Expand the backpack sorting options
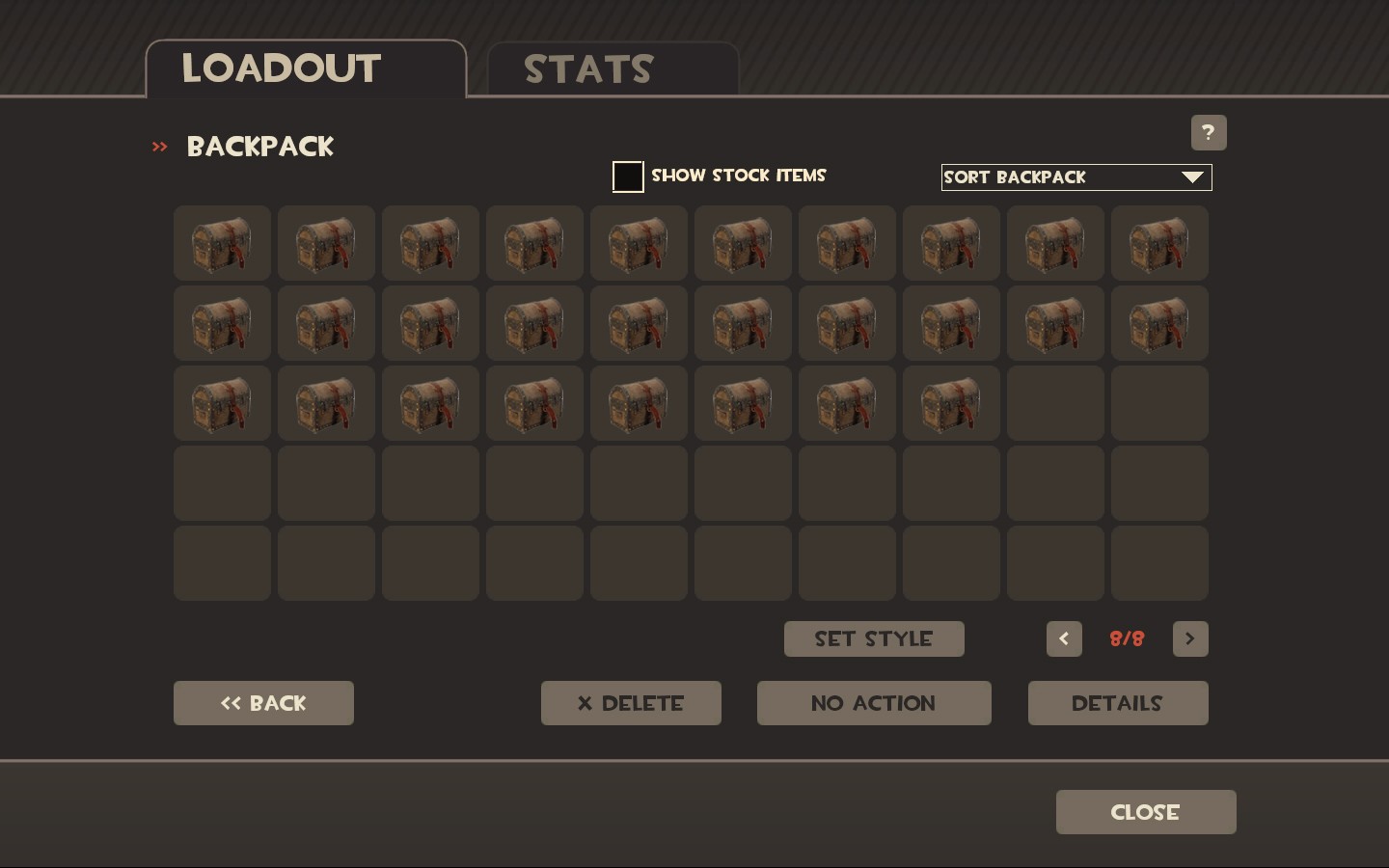This screenshot has height=868, width=1389. point(1076,177)
